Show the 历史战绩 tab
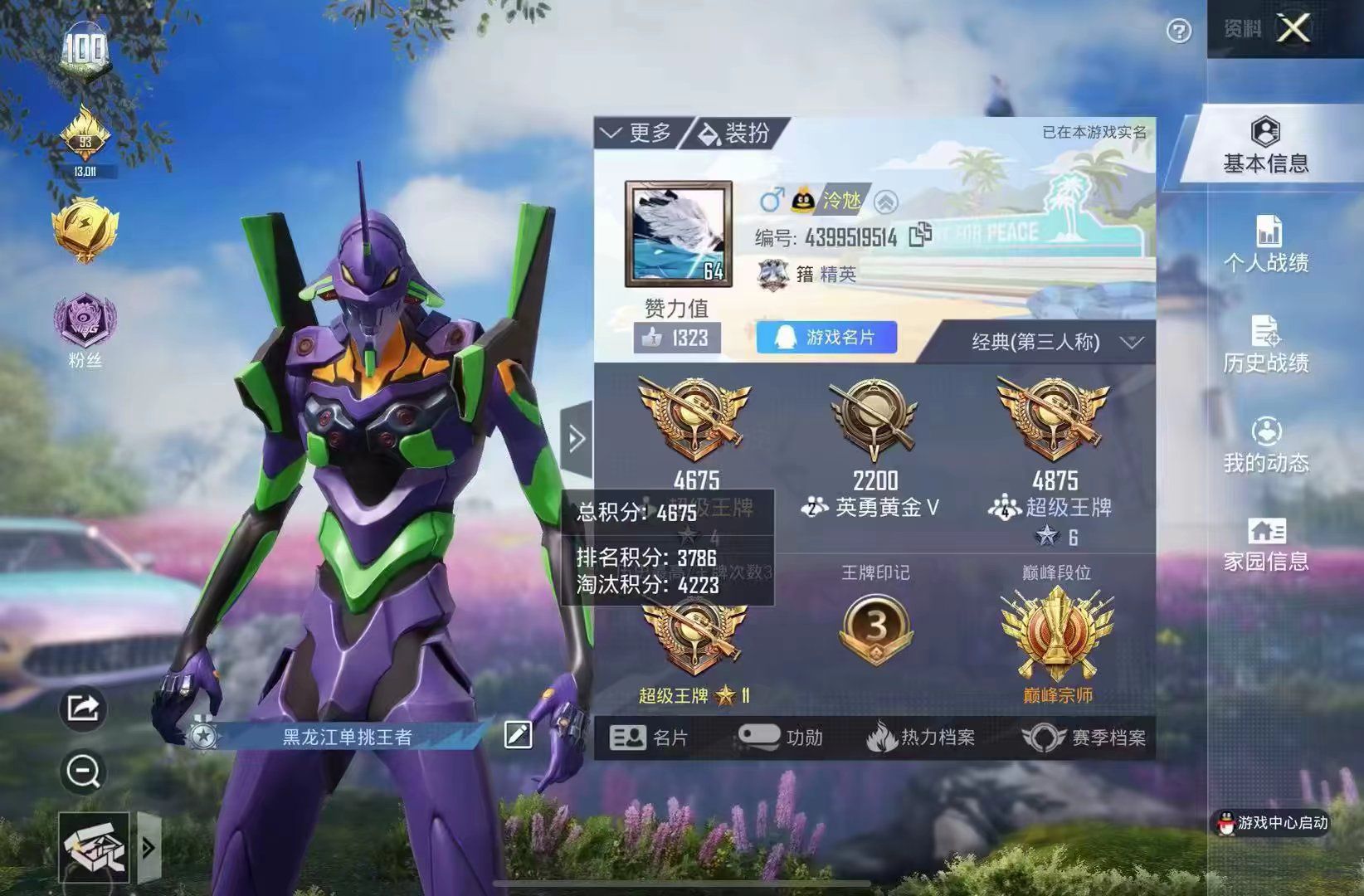Image resolution: width=1364 pixels, height=896 pixels. point(1265,345)
